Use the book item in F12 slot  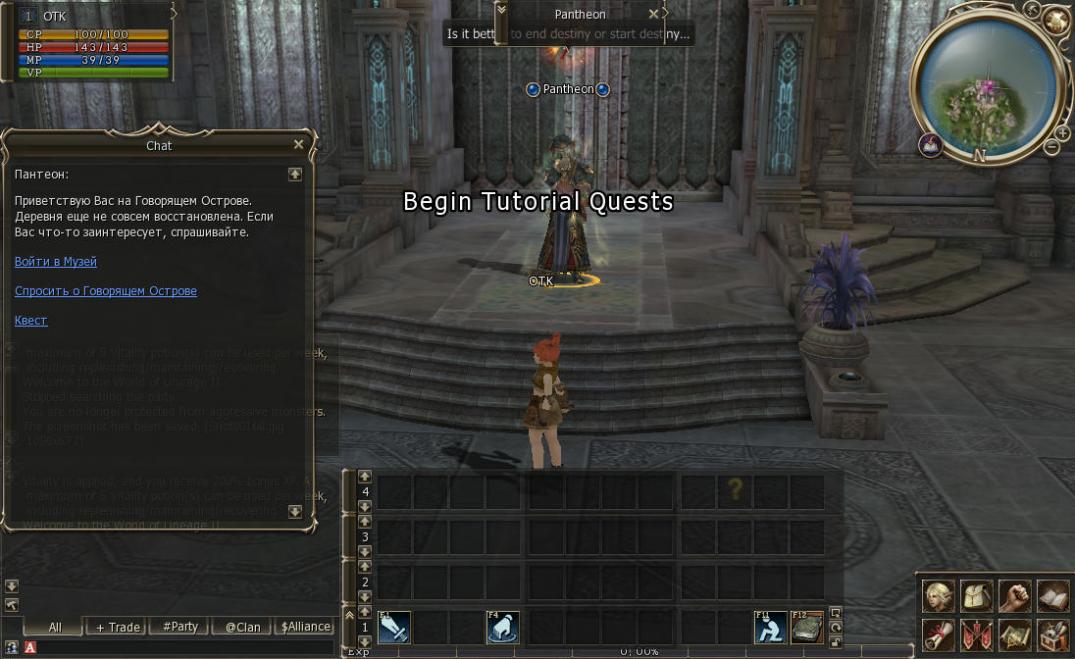coord(807,627)
